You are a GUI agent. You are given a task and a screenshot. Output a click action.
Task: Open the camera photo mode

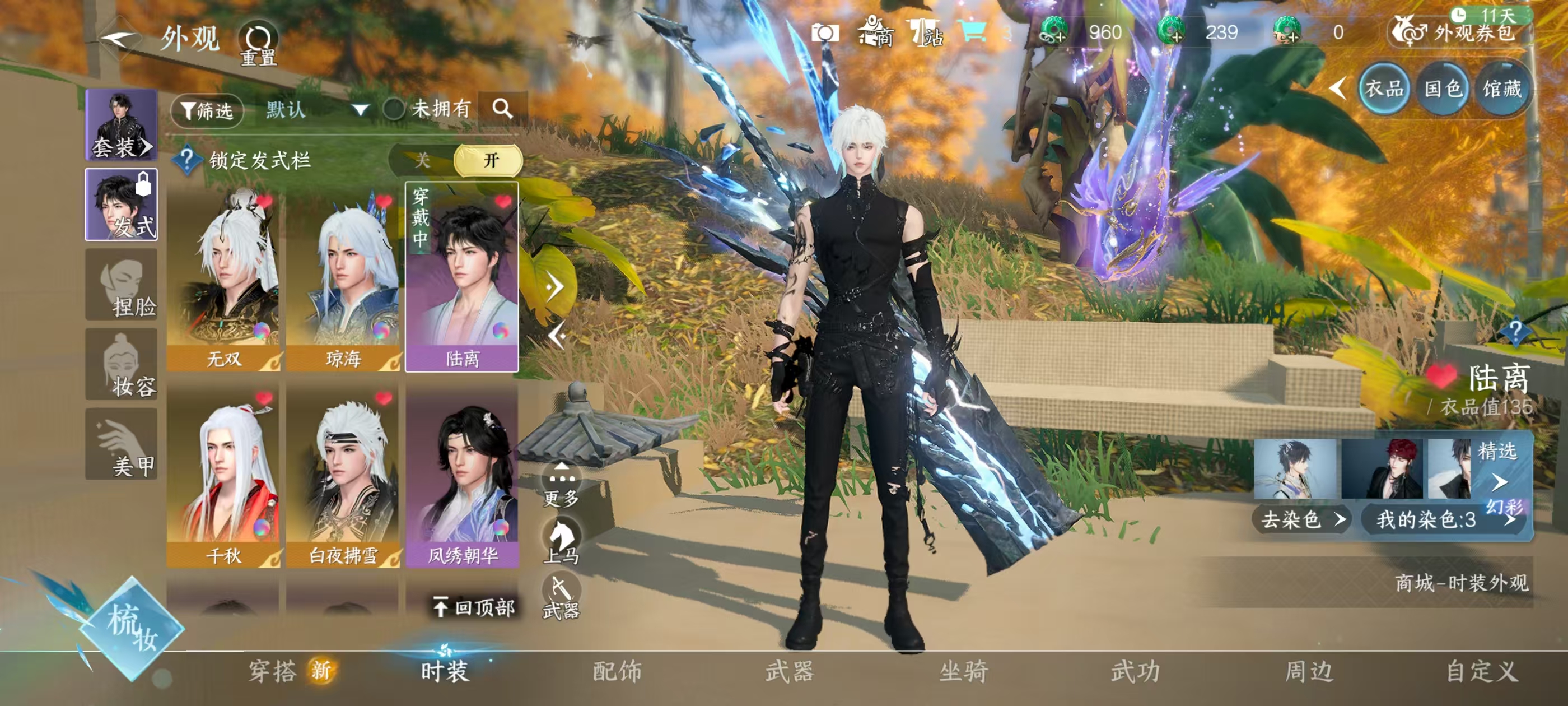825,33
